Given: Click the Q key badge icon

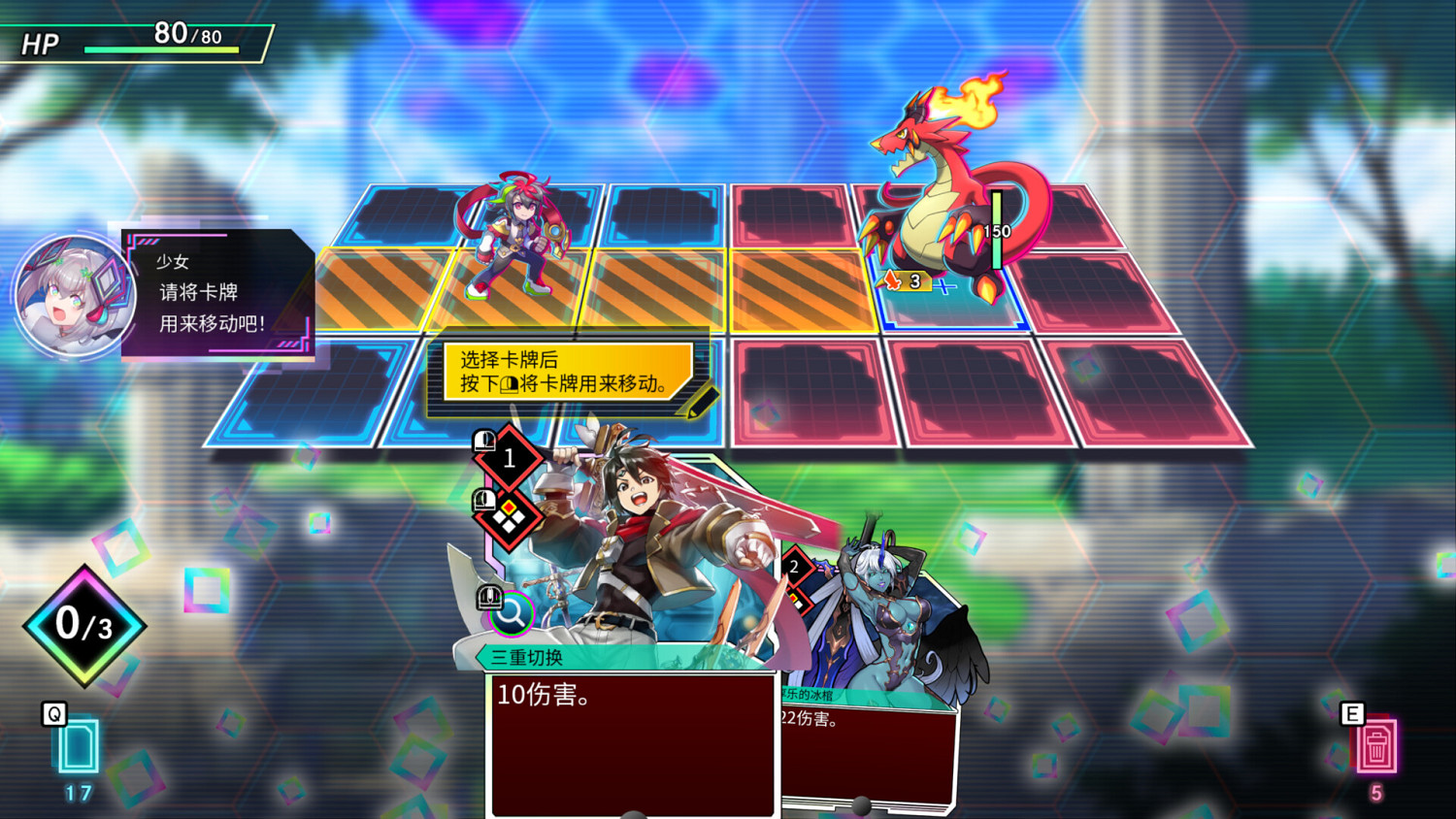Looking at the screenshot, I should coord(55,715).
